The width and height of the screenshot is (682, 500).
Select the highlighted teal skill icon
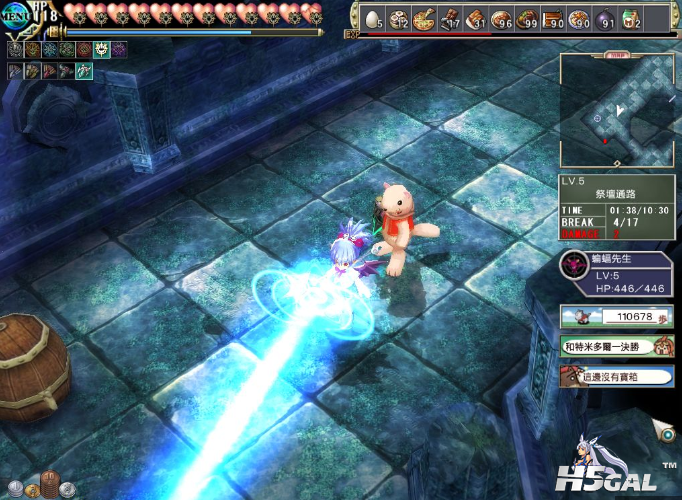(85, 71)
